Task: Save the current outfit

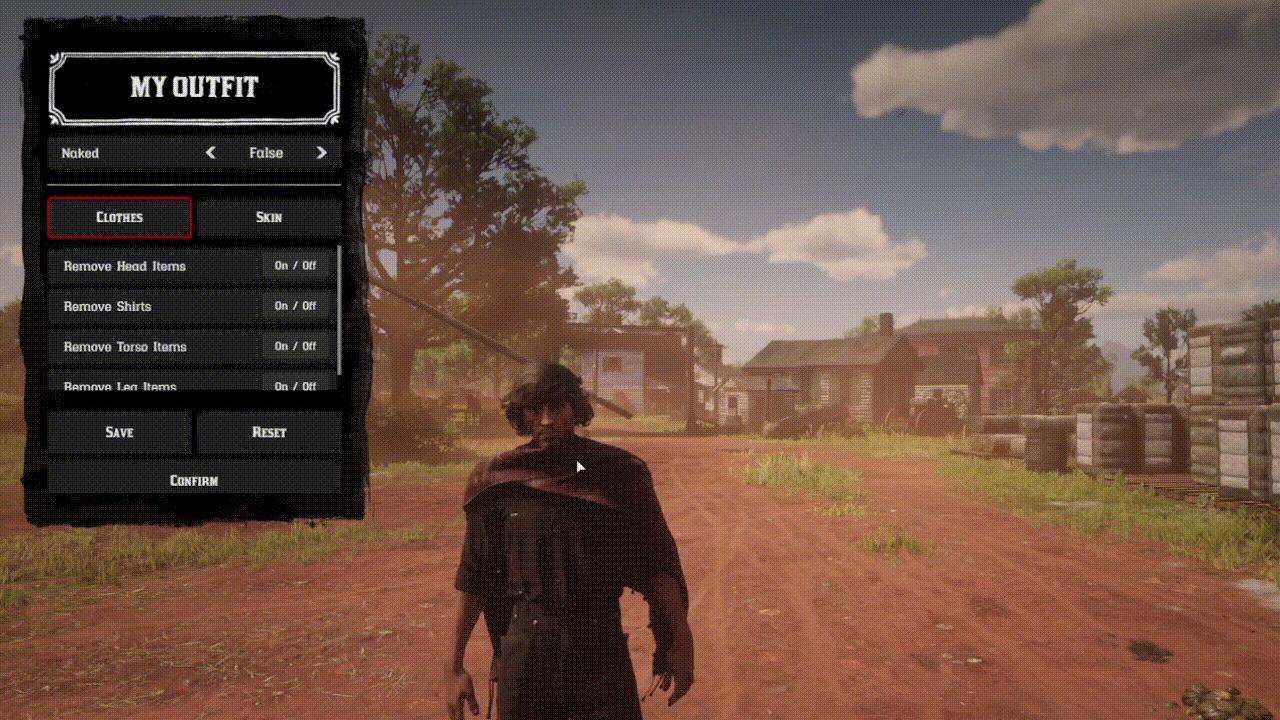Action: click(120, 432)
